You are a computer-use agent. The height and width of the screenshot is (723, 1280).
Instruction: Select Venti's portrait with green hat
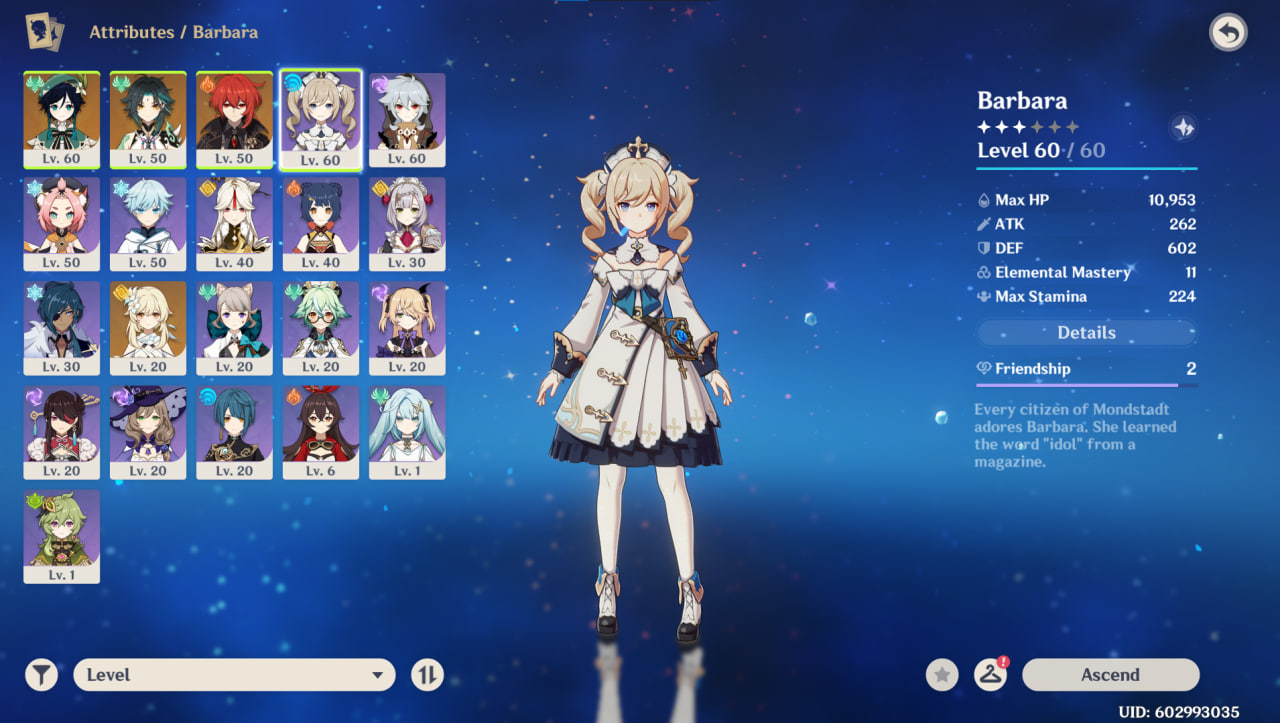(x=62, y=119)
